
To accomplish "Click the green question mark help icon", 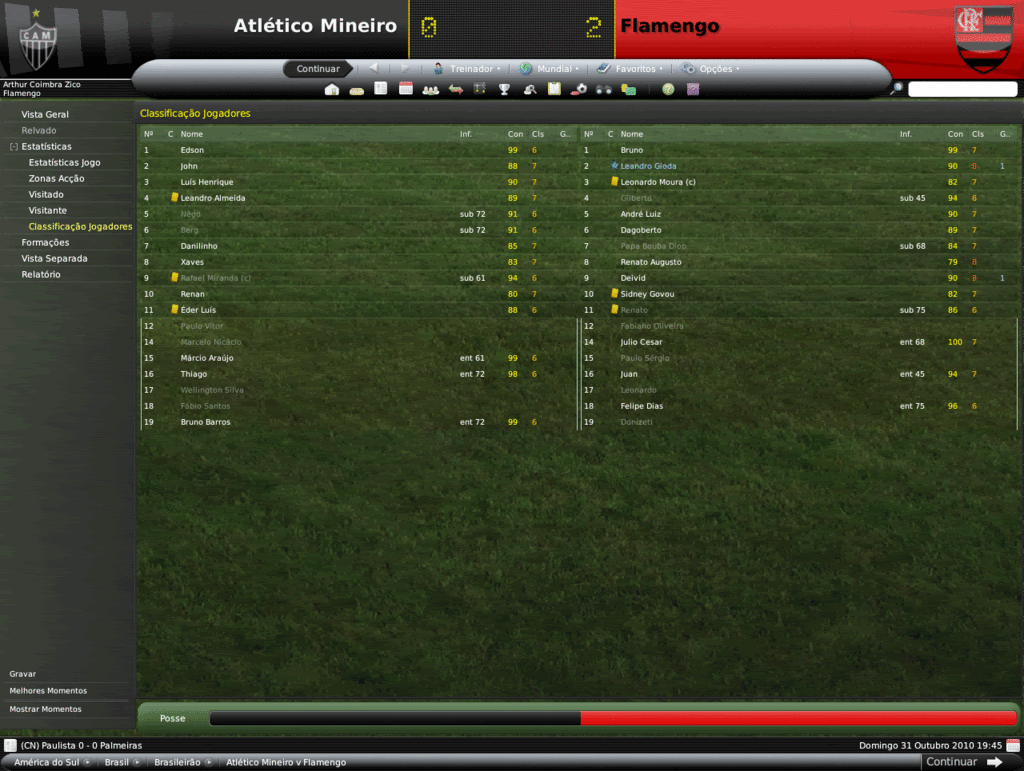I will pos(668,90).
